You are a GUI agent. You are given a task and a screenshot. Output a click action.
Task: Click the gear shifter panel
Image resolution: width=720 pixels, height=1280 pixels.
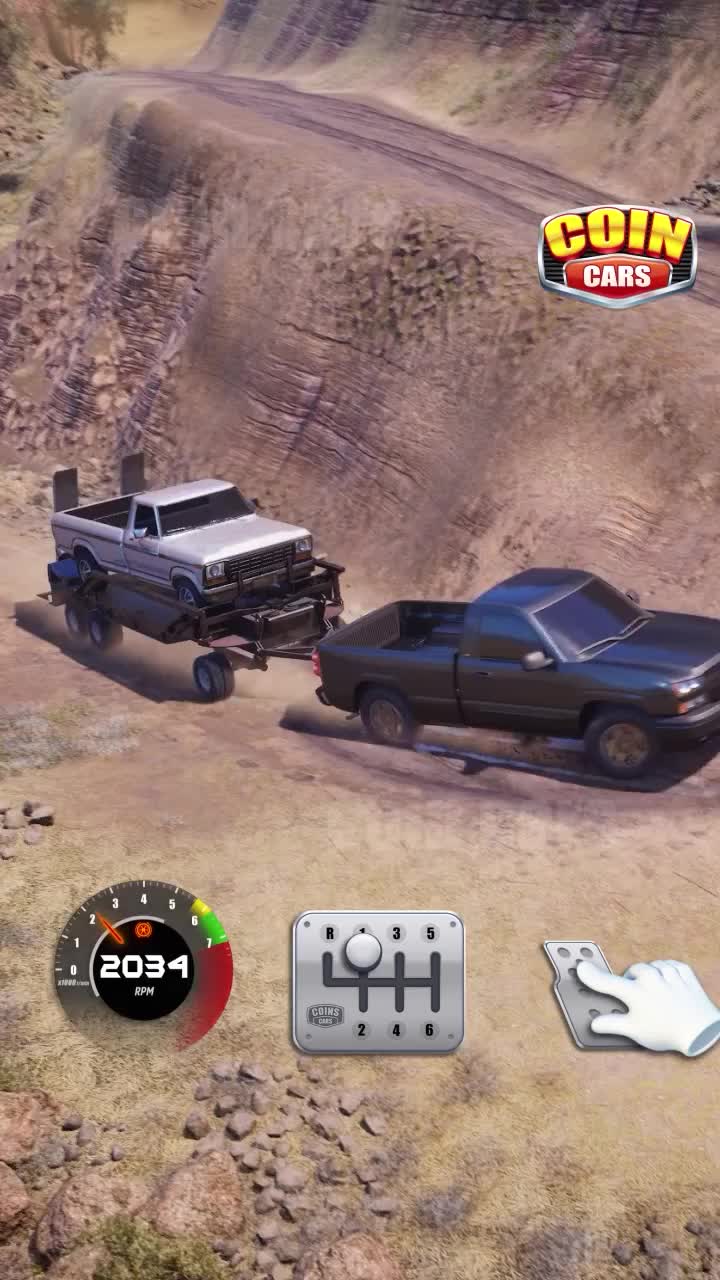coord(378,981)
